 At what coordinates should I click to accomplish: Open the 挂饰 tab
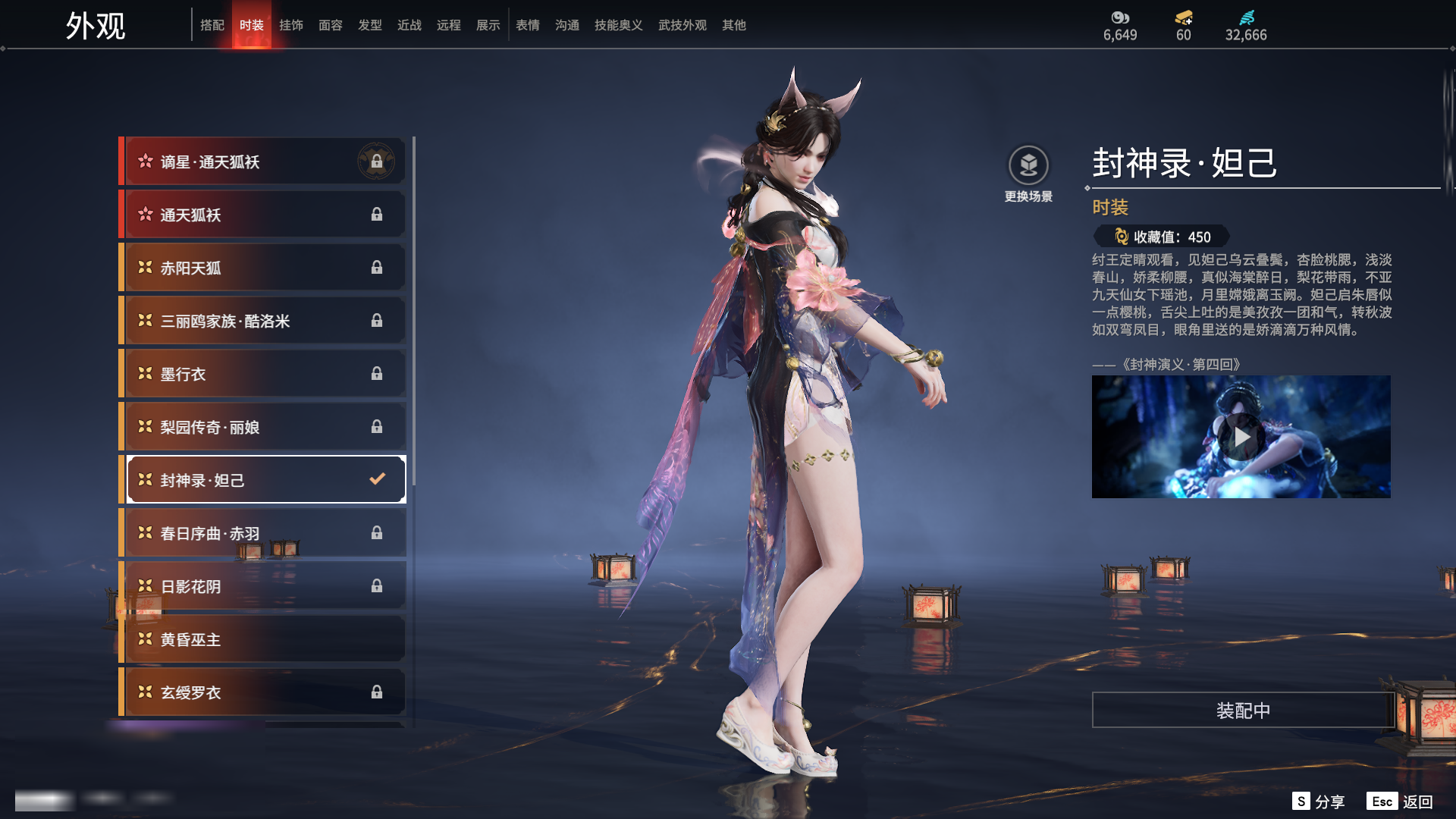click(x=291, y=25)
